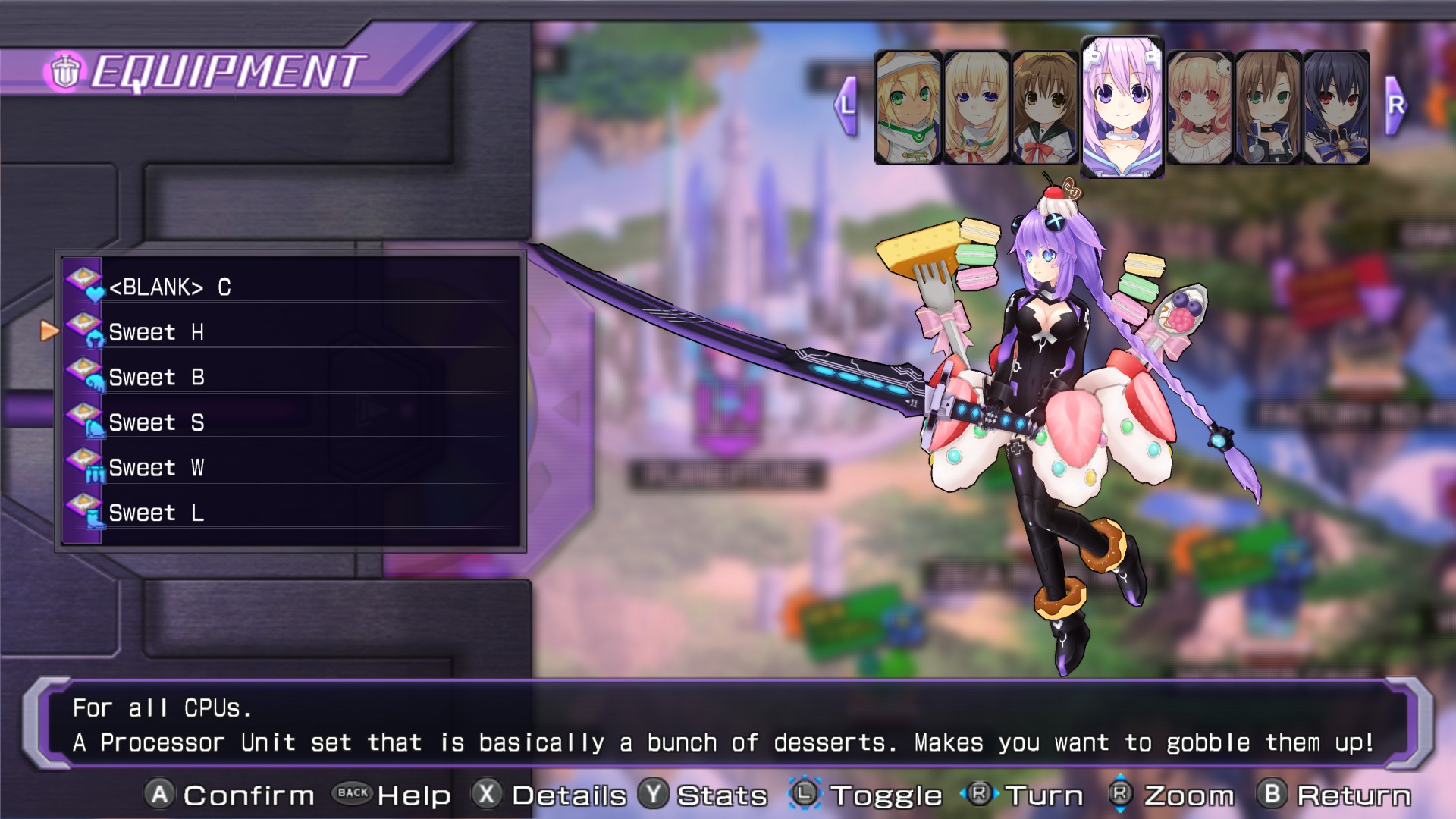
Task: Pick the Sweet S processor part
Action: click(x=291, y=422)
